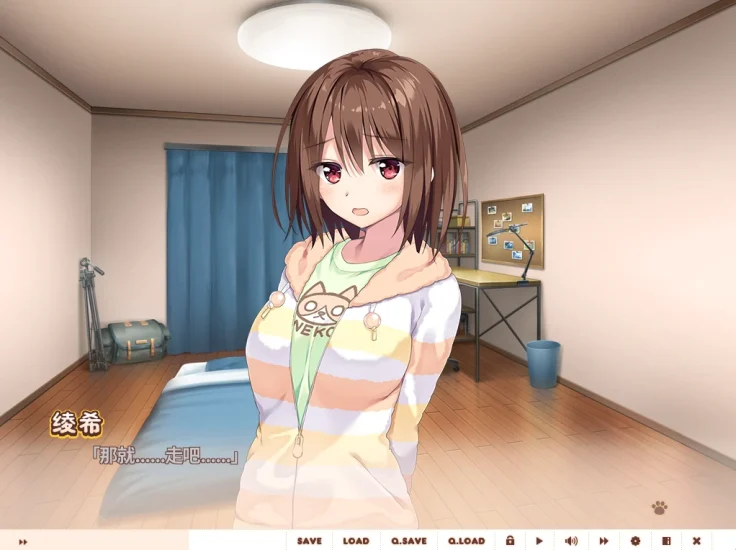Quick save with Q.SAVE
The width and height of the screenshot is (736, 550).
pos(409,541)
